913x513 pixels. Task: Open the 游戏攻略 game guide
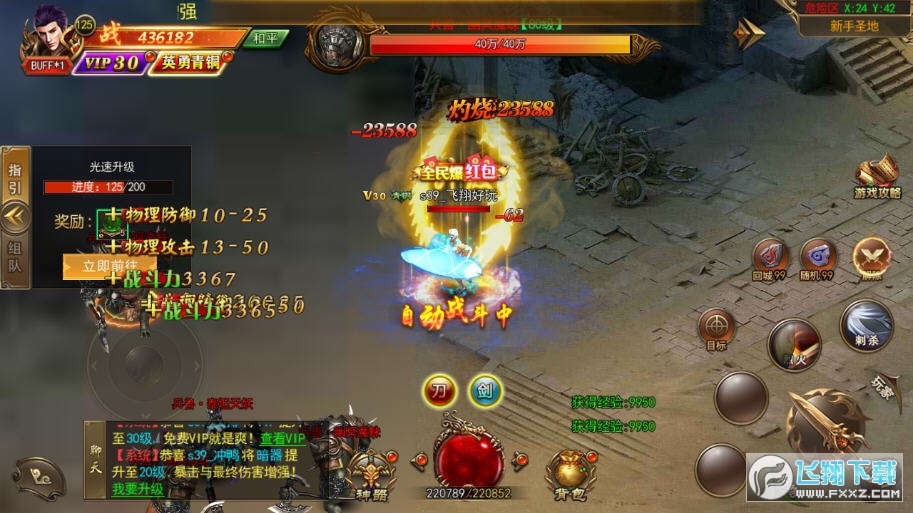[877, 178]
